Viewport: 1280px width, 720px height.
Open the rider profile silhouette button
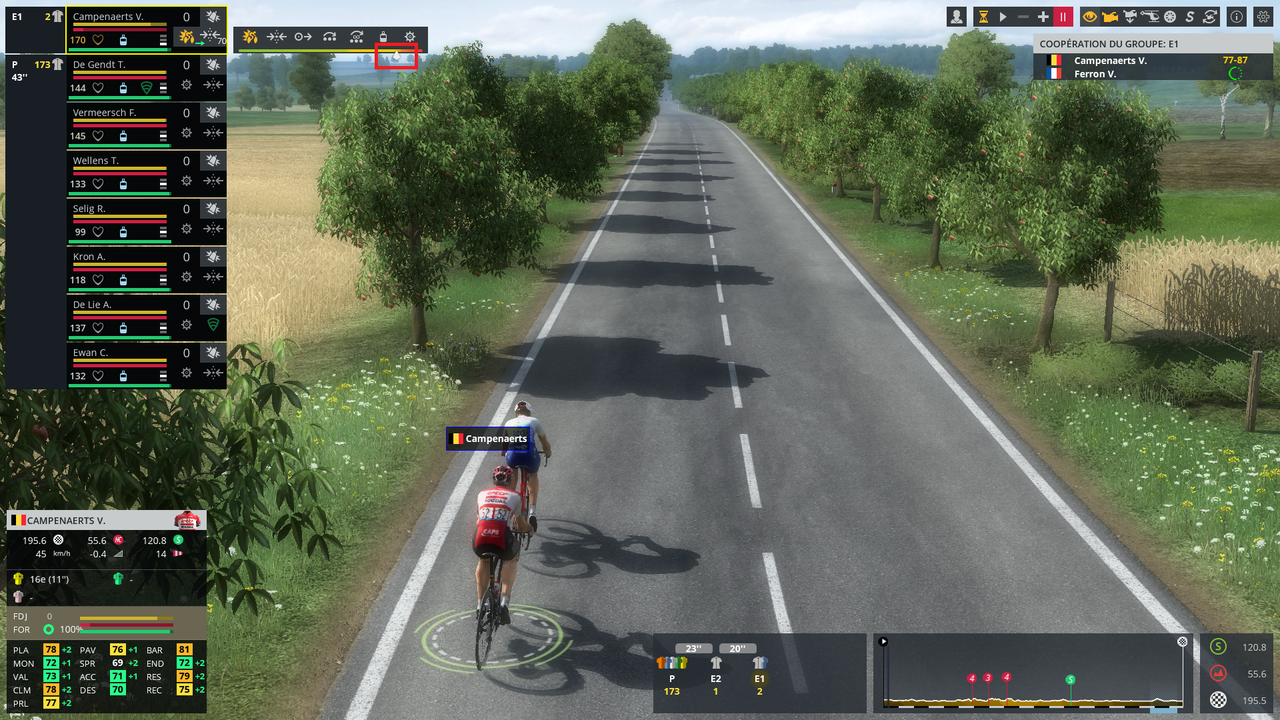(958, 17)
